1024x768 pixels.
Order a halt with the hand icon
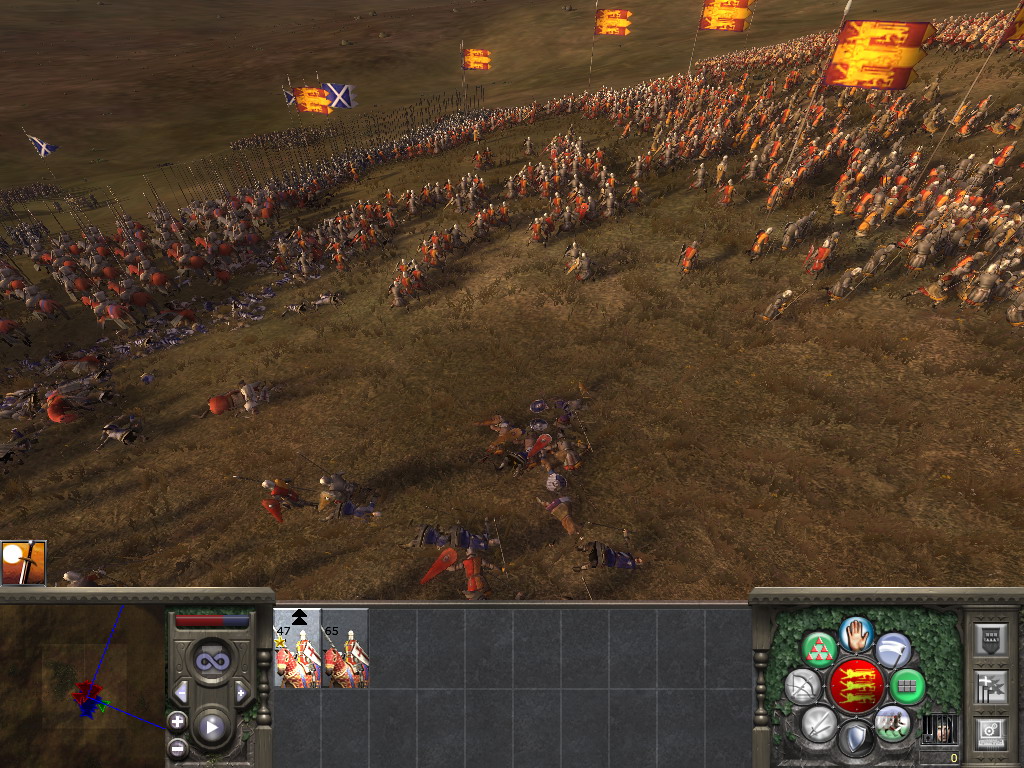(856, 634)
